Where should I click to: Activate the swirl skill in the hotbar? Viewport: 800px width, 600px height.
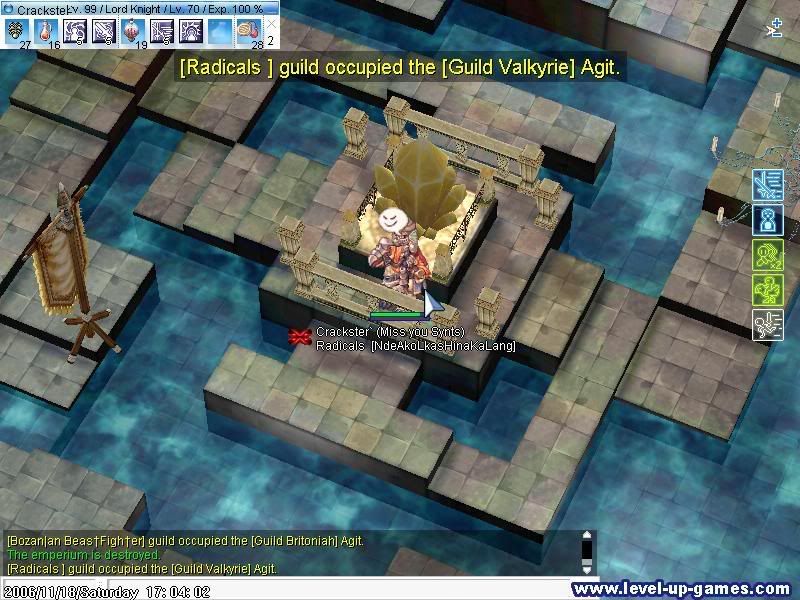point(75,31)
